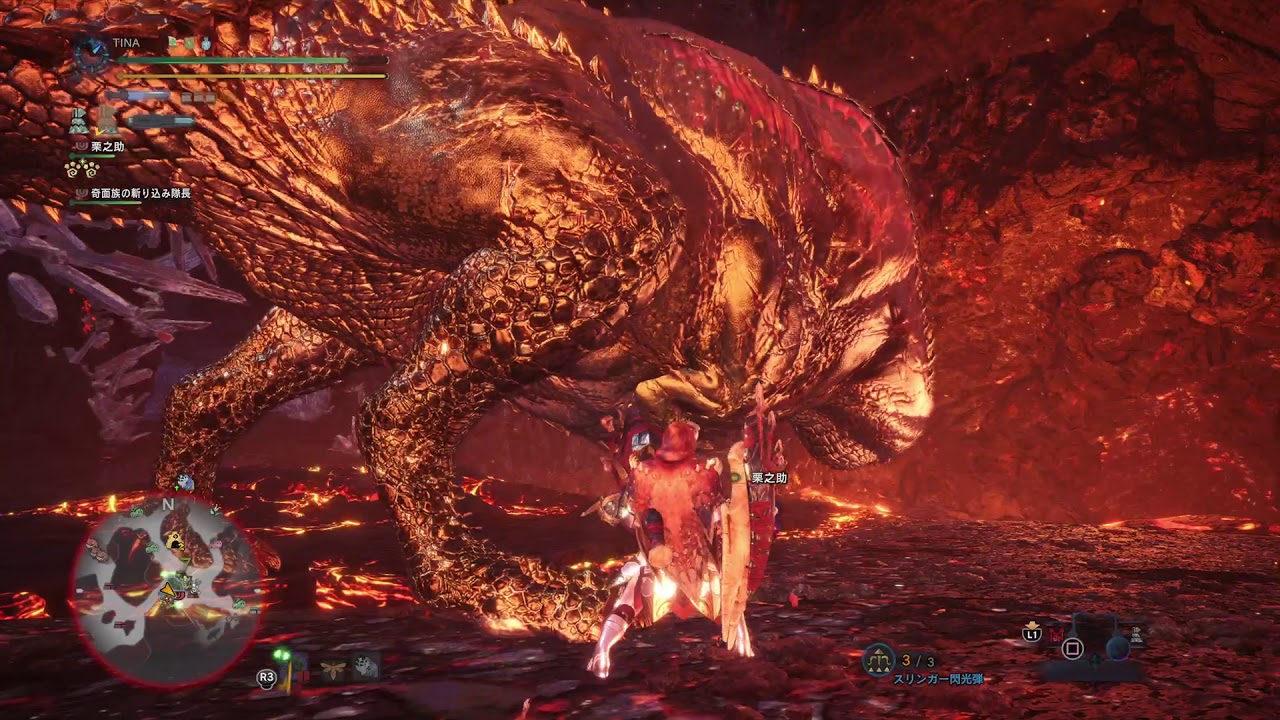Select the glowing green item in the item bar
The image size is (1280, 720).
282,655
